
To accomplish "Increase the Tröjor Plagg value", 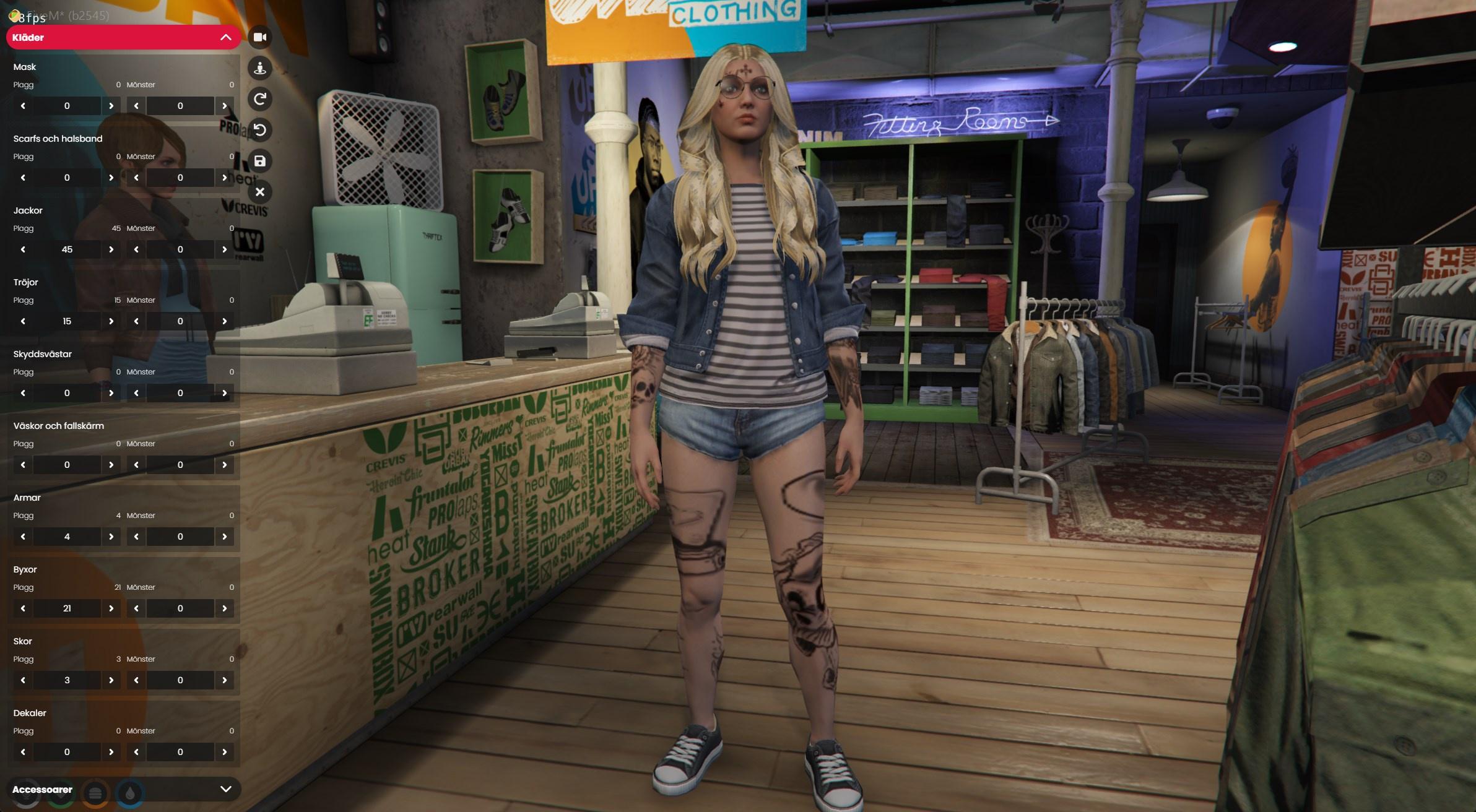I will 111,321.
